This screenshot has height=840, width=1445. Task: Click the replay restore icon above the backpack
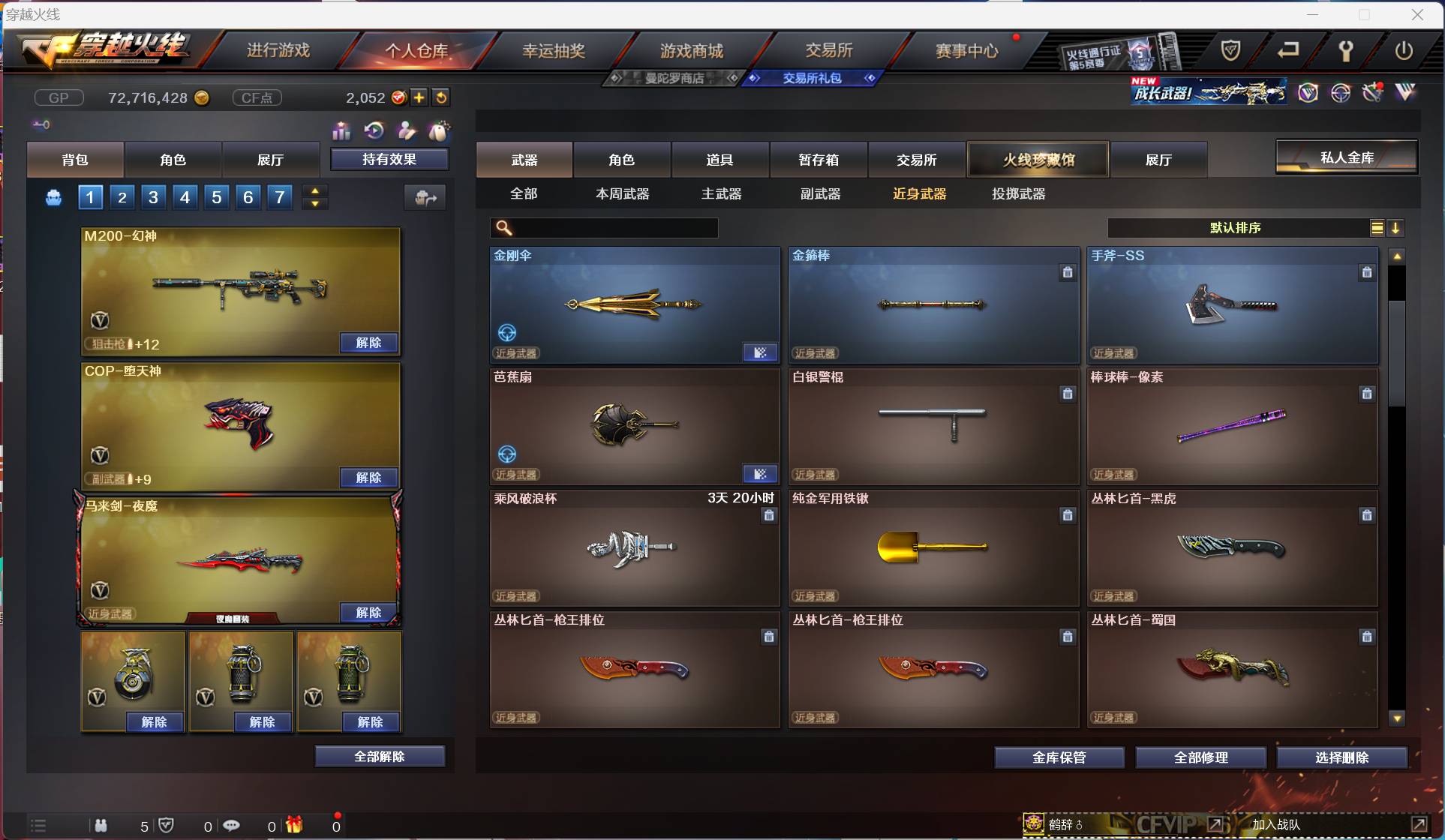click(374, 131)
